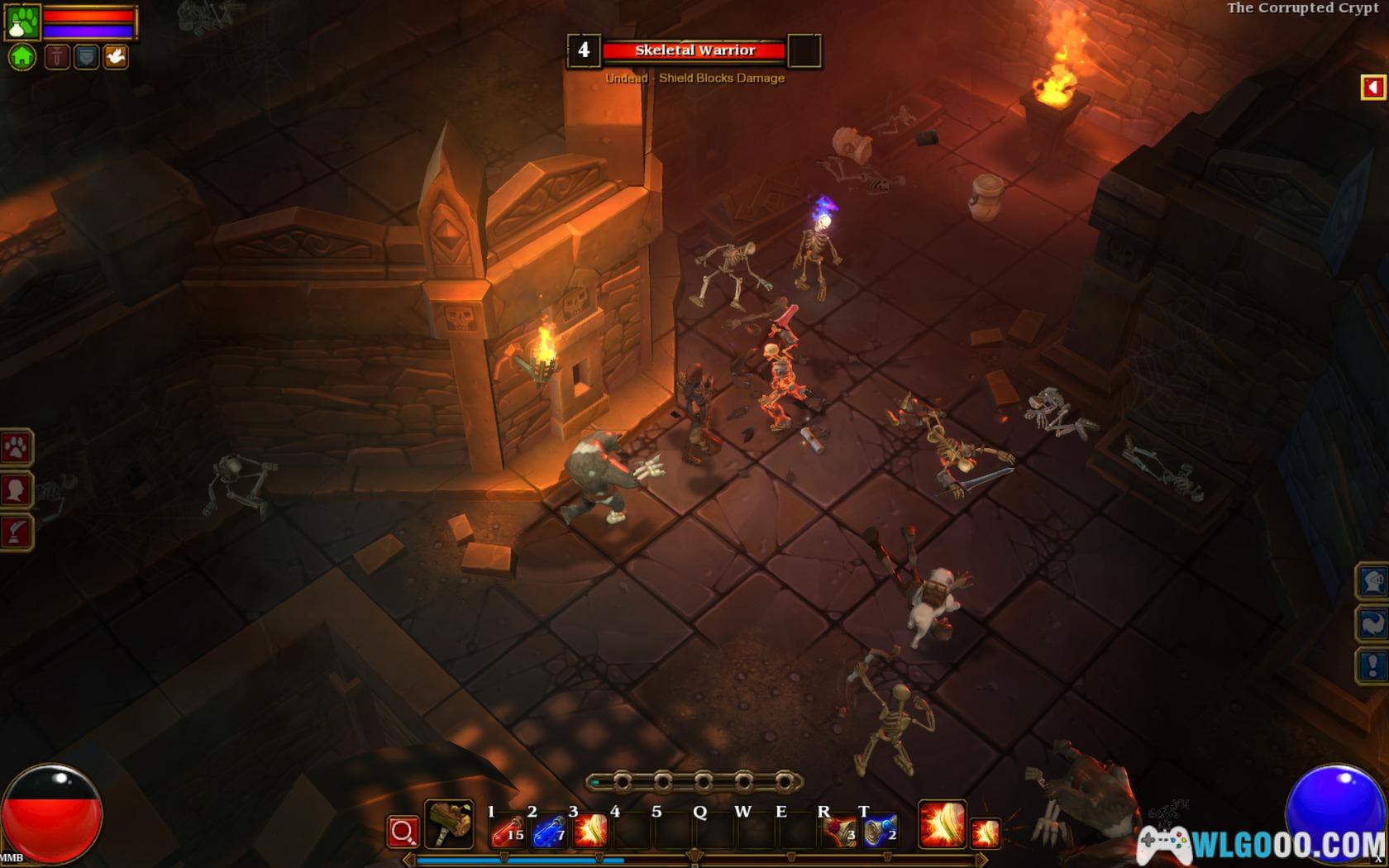Viewport: 1389px width, 868px height.
Task: Select the small fiery slash secondary skill
Action: (986, 832)
